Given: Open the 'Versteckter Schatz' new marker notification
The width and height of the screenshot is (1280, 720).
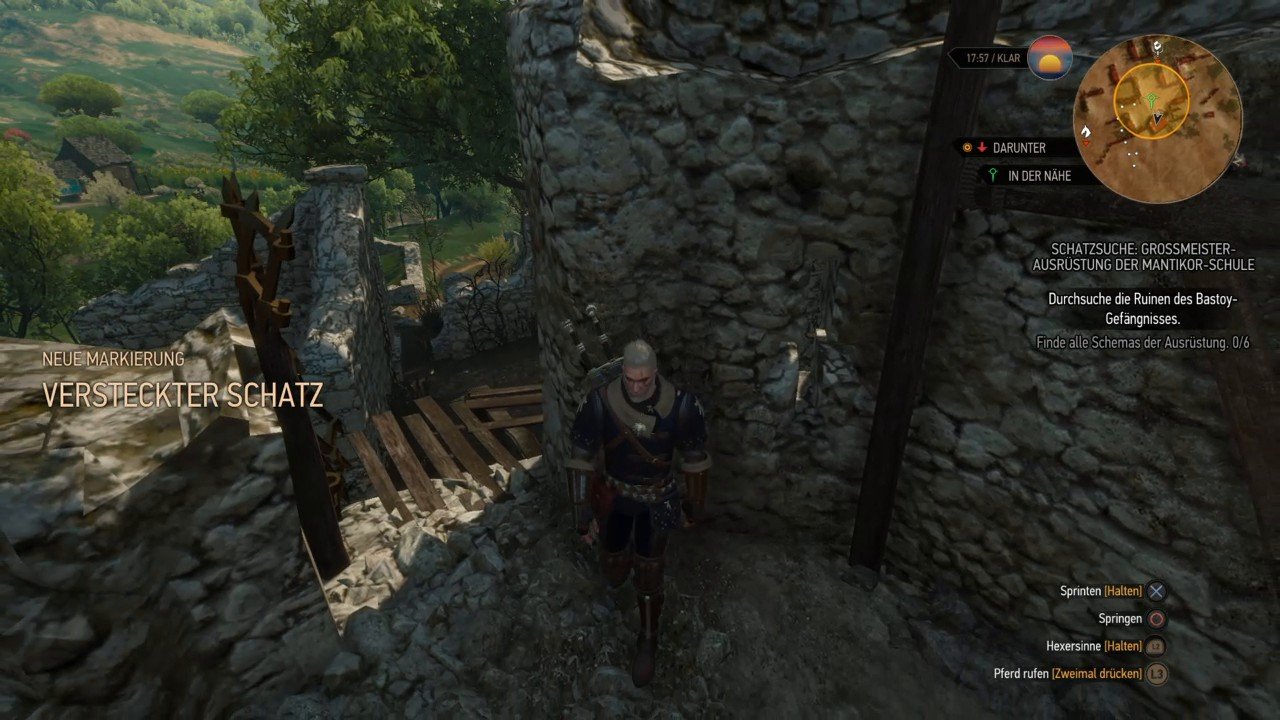Looking at the screenshot, I should click(182, 394).
